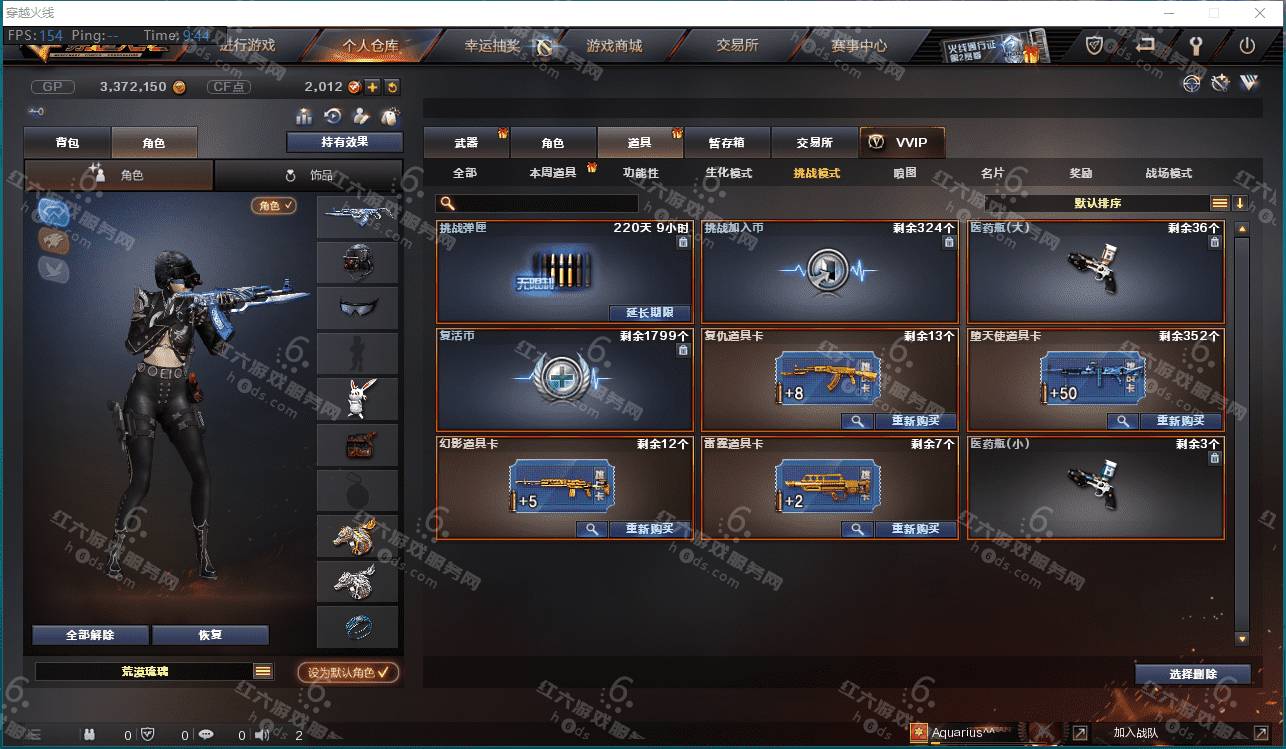Repurchase the 复仇道具卡 item
Screen dimensions: 1286x749
point(915,421)
